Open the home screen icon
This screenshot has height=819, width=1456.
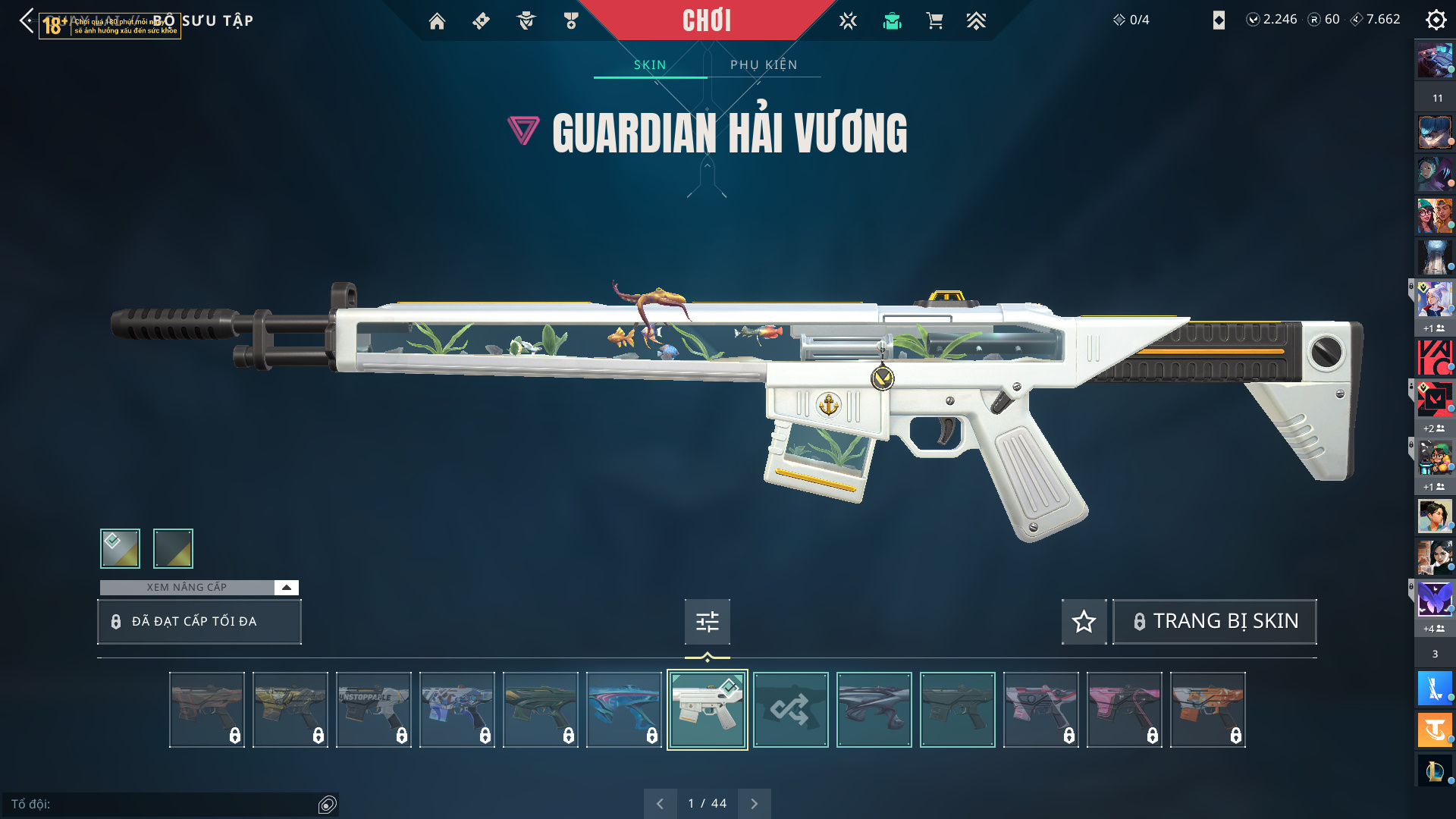pos(437,21)
